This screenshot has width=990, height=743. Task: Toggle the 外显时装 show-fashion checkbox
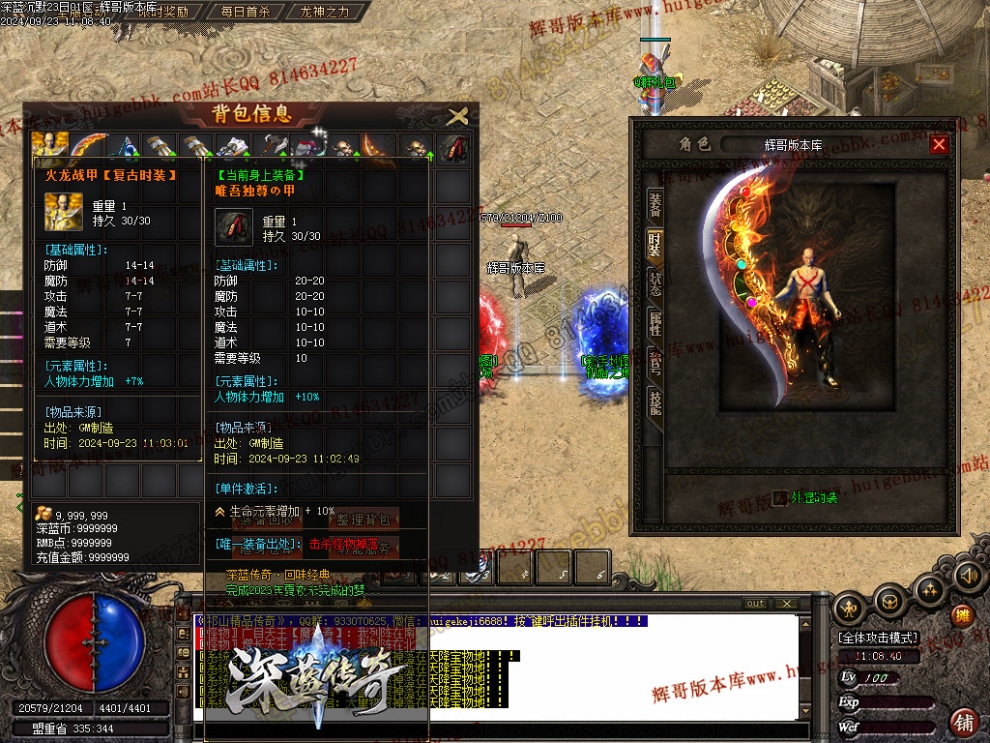pos(780,497)
